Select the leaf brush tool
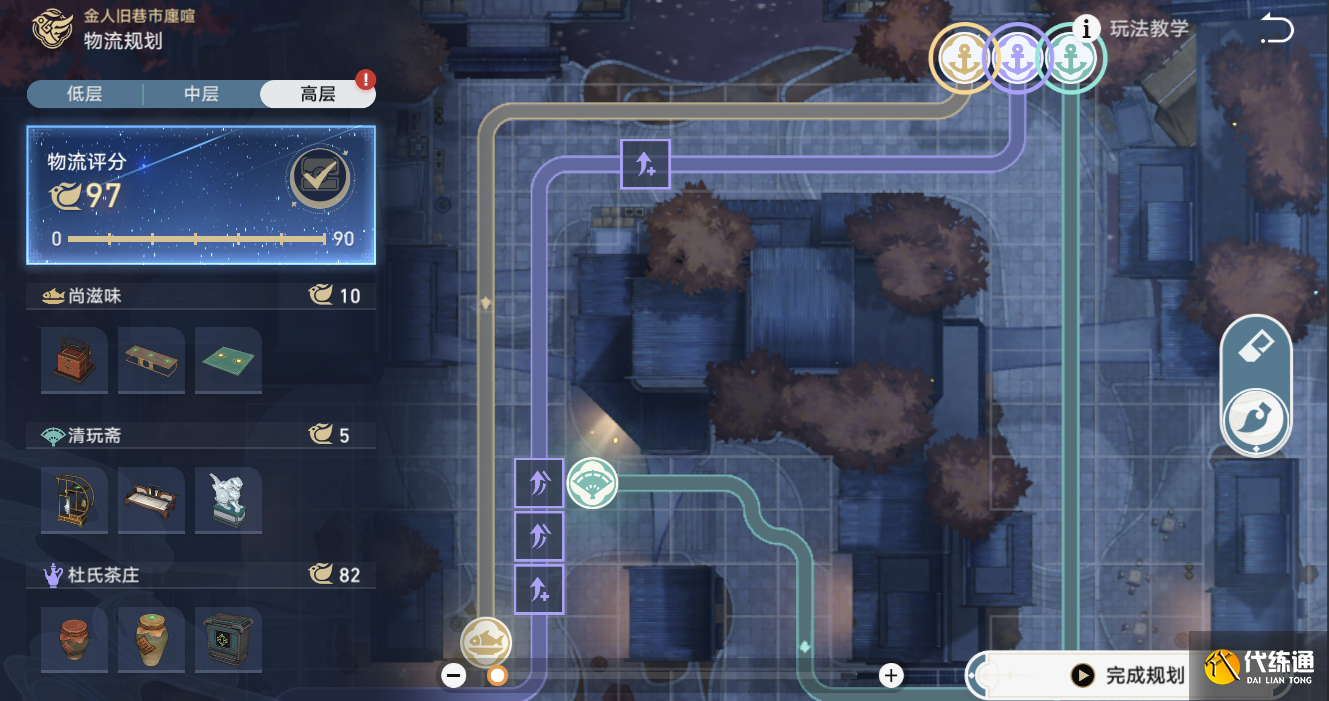Image resolution: width=1329 pixels, height=701 pixels. (1255, 420)
